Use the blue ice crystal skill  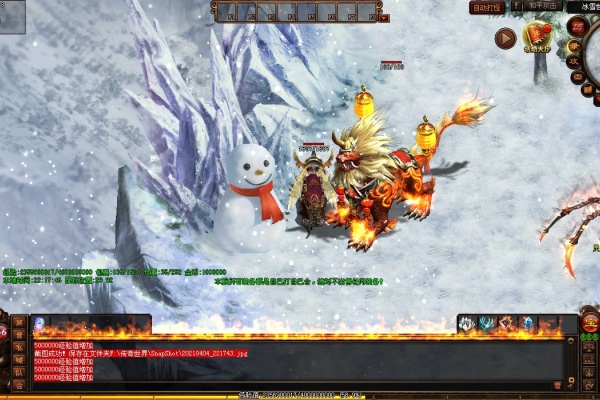coord(527,323)
